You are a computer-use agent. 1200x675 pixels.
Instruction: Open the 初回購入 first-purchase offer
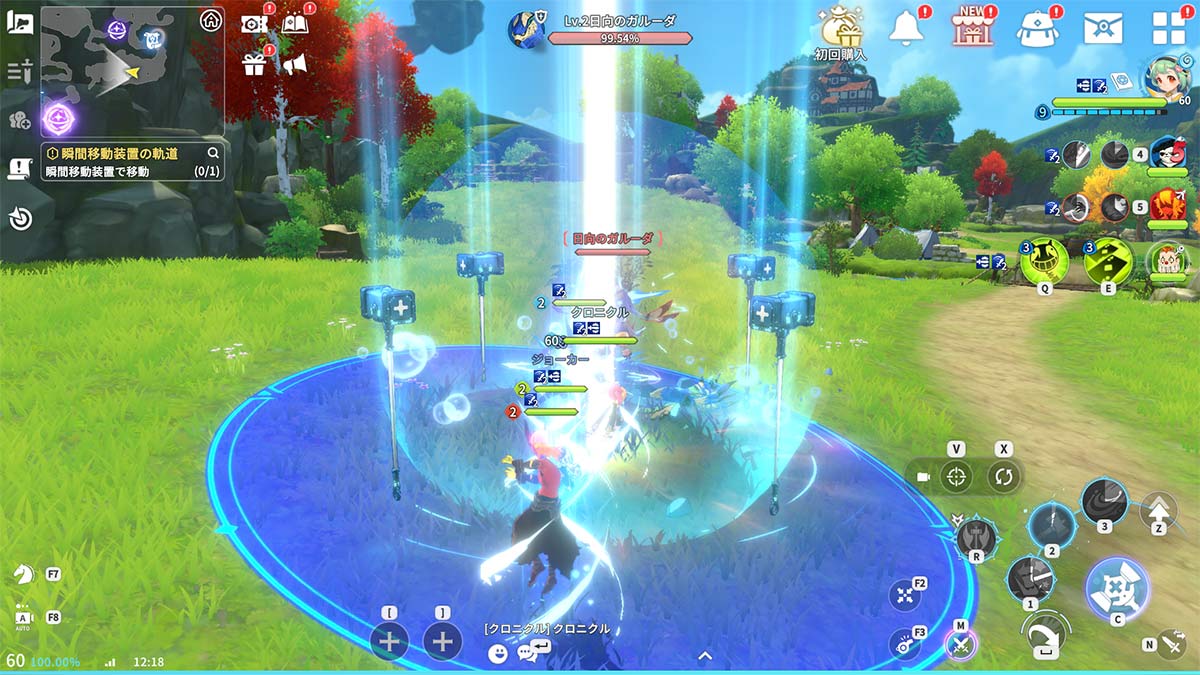840,29
